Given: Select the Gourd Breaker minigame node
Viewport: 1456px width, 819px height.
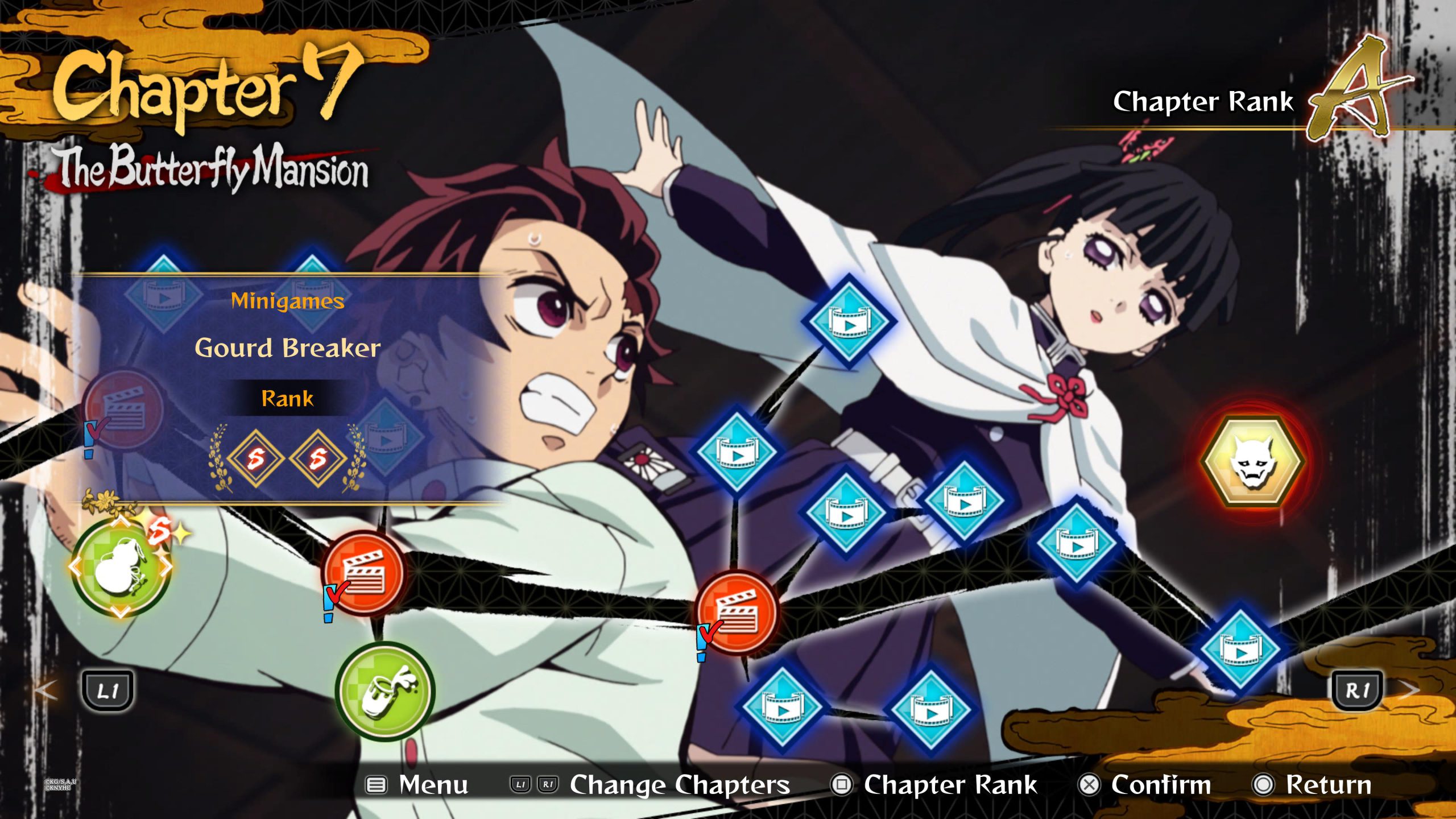Looking at the screenshot, I should pyautogui.click(x=121, y=568).
